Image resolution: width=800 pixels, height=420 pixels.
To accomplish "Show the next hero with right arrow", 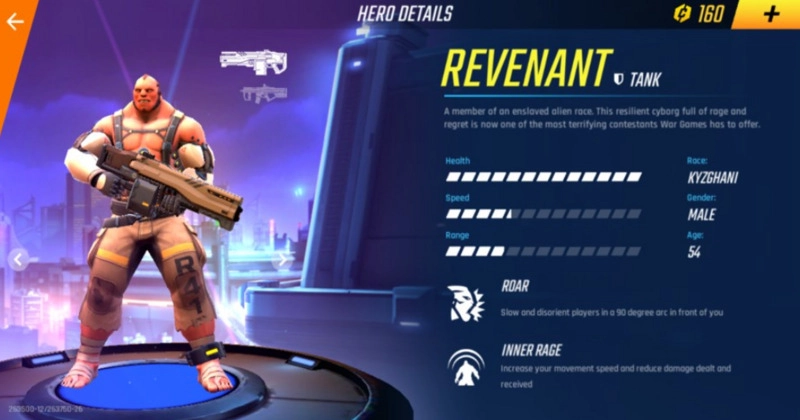I will [283, 259].
